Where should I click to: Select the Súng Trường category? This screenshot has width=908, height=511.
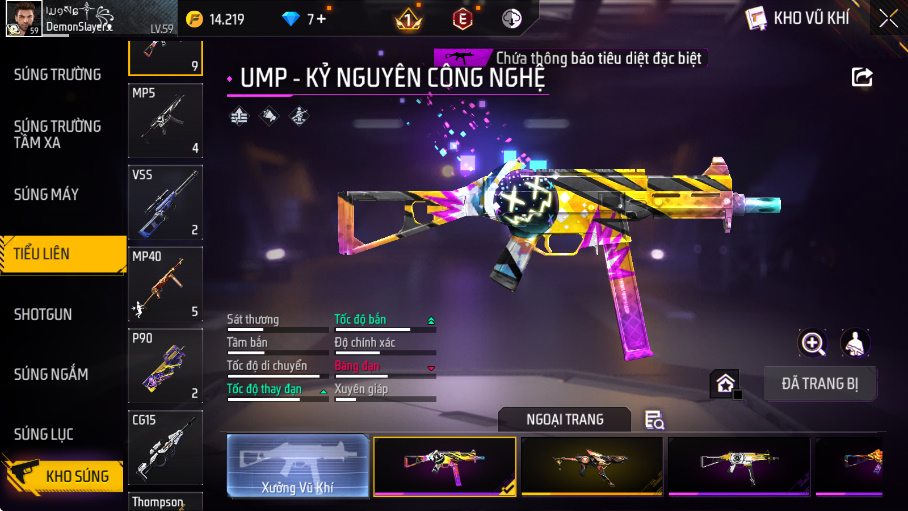[57, 74]
